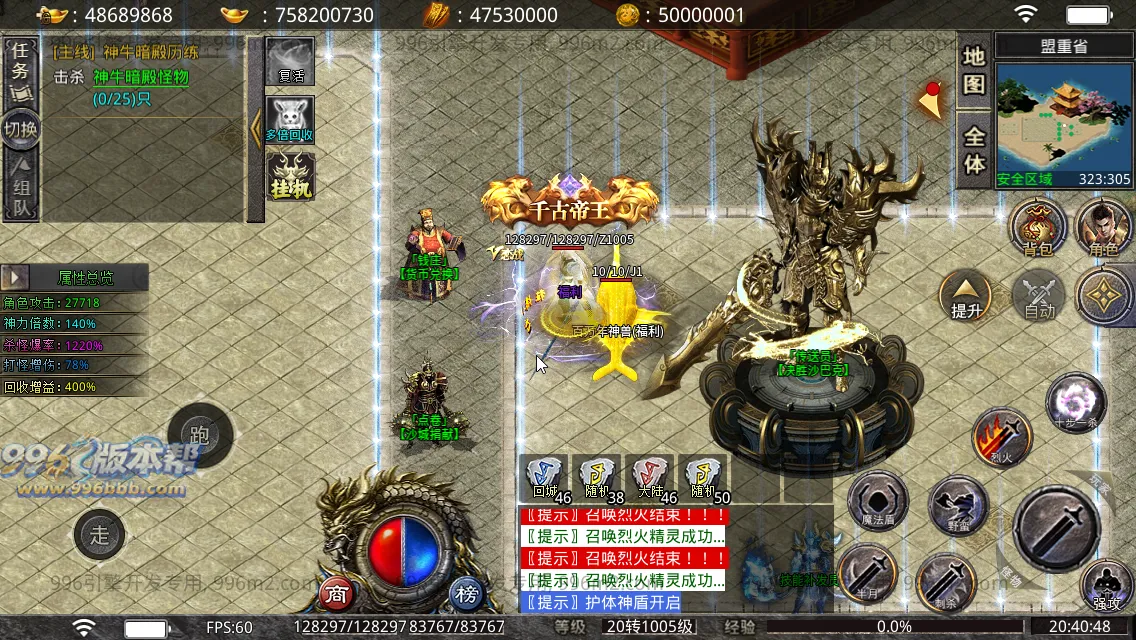Image resolution: width=1136 pixels, height=640 pixels.
Task: Toggle 自动 auto-combat with crossed swords
Action: pos(1039,295)
